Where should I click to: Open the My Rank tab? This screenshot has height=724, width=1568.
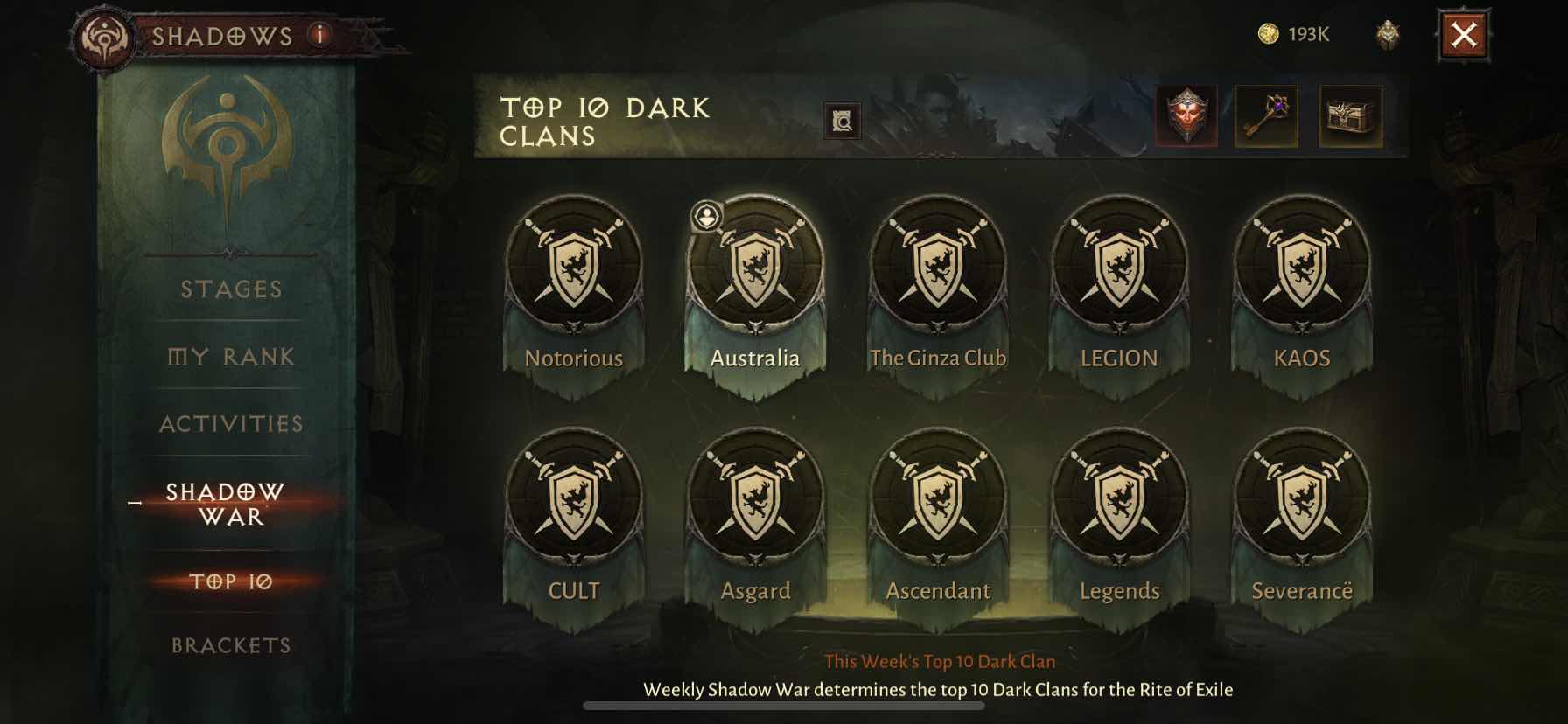[231, 357]
